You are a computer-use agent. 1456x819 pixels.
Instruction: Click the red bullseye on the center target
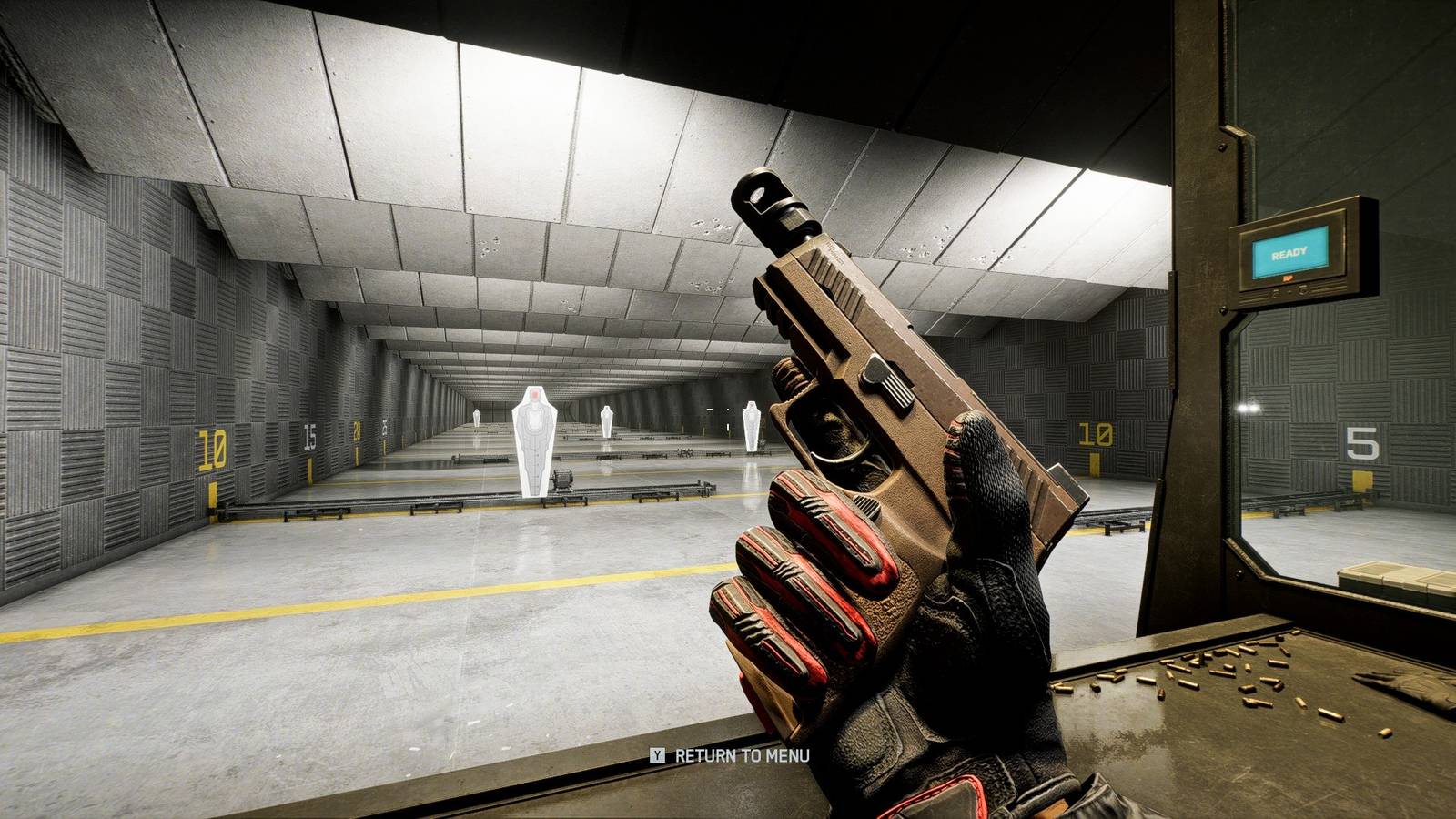pos(535,393)
